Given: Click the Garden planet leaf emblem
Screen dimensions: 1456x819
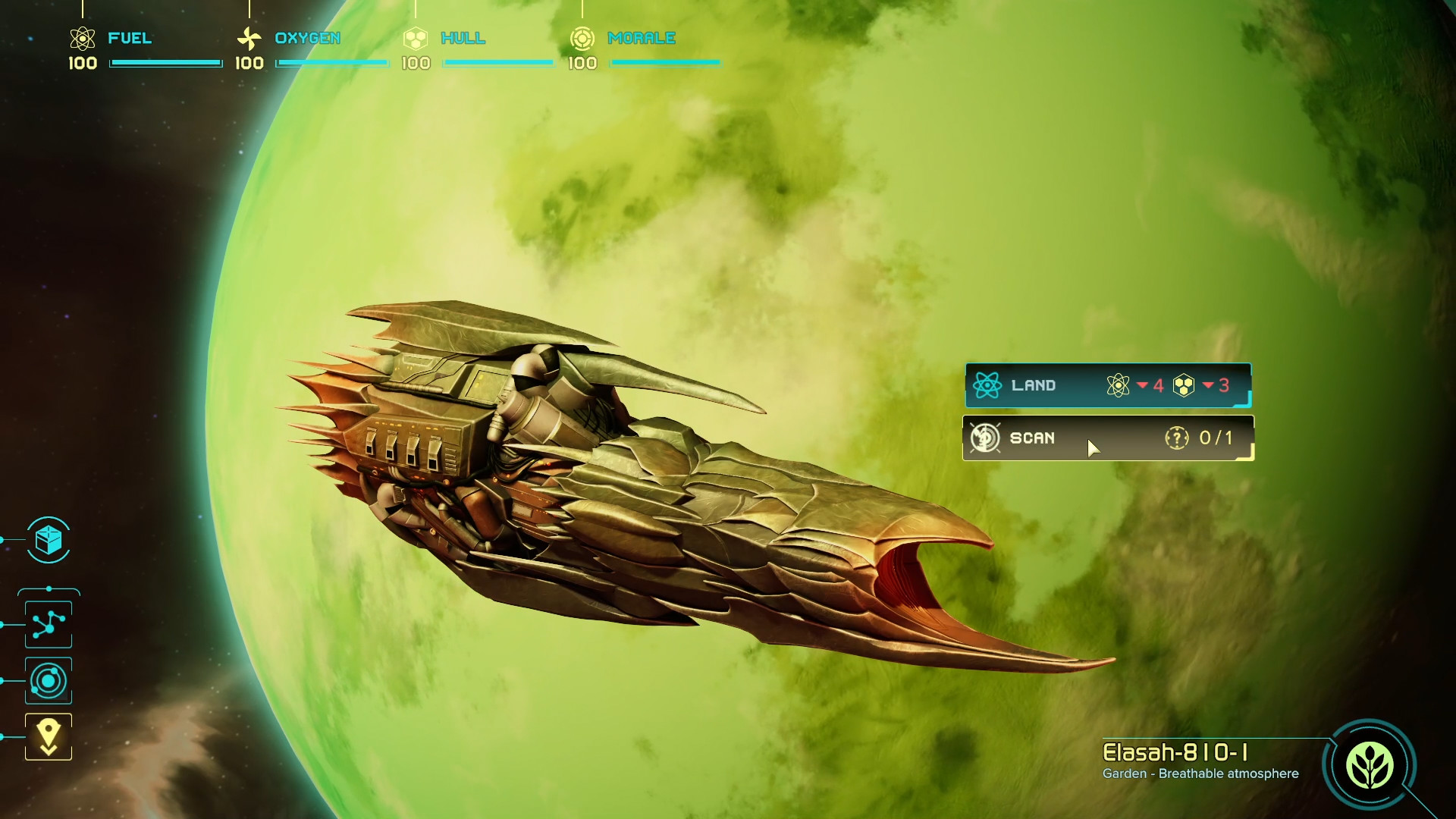Looking at the screenshot, I should (x=1369, y=765).
